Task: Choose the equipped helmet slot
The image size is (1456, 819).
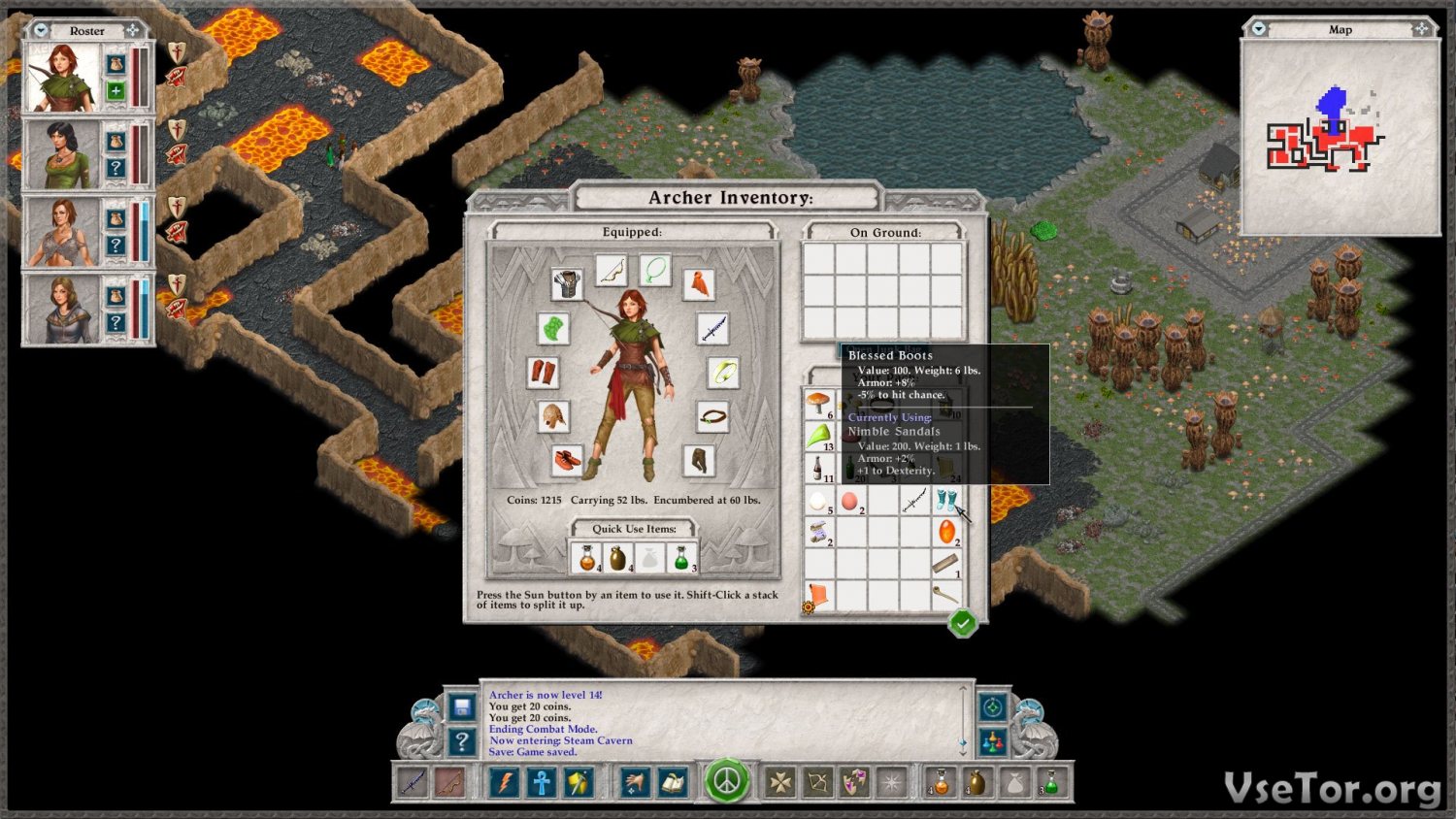Action: pos(553,416)
